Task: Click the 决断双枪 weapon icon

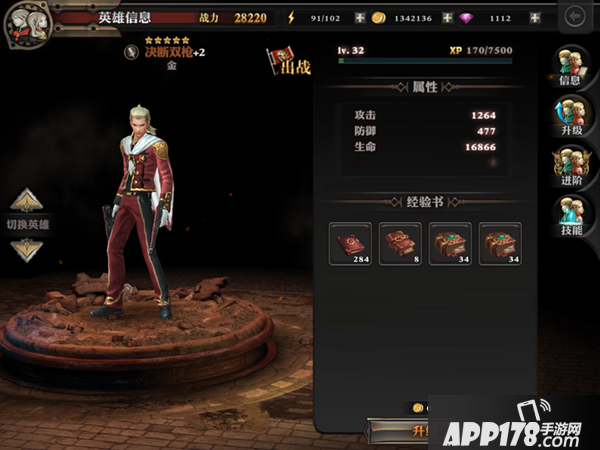Action: 130,51
